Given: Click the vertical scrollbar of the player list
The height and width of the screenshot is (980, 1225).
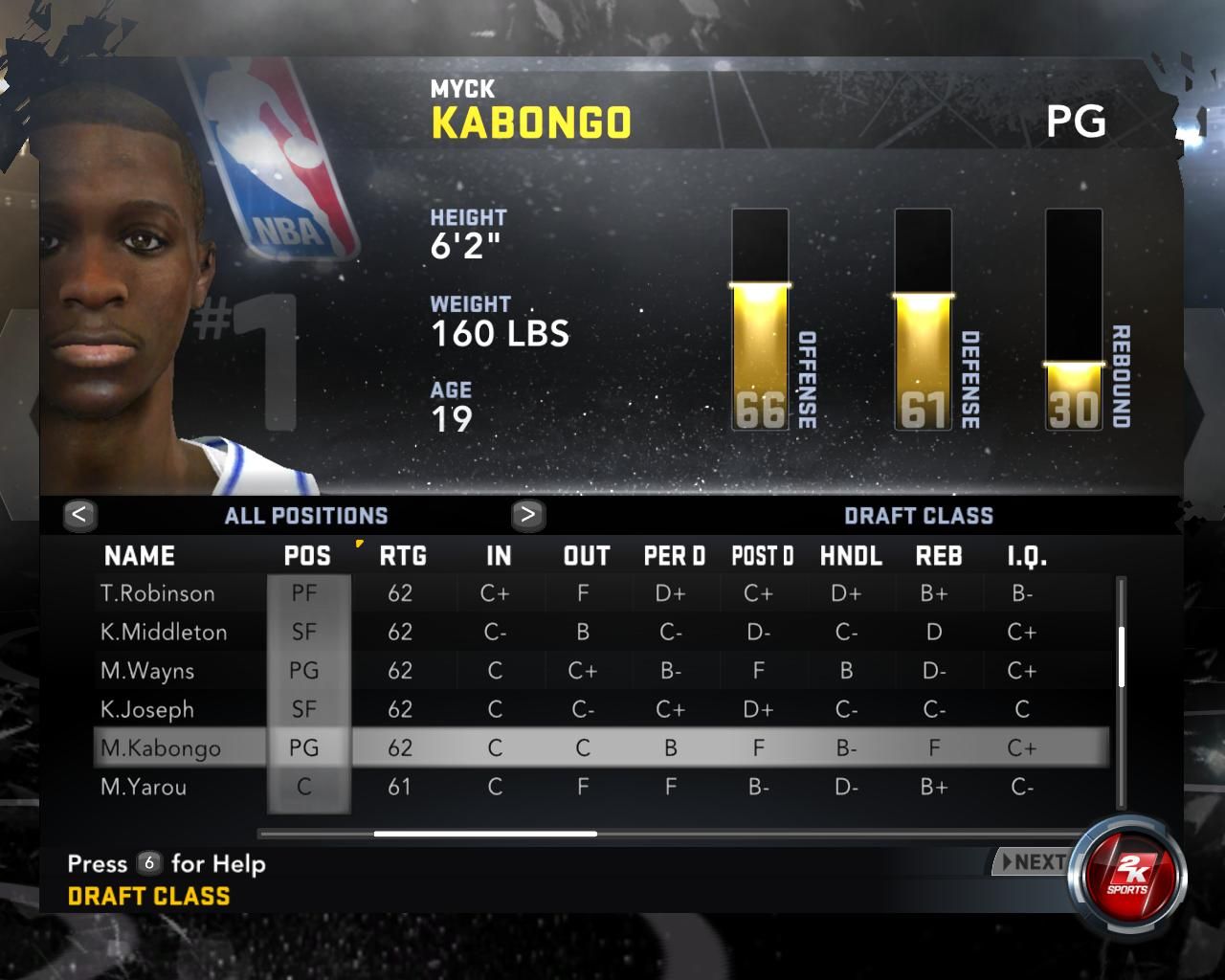Looking at the screenshot, I should 1121,657.
